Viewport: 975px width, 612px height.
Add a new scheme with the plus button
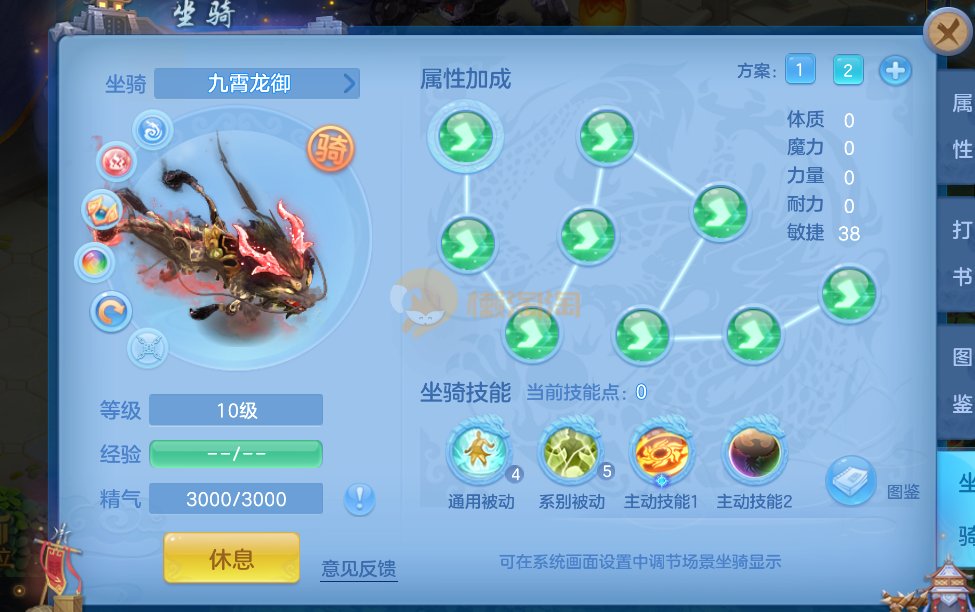pos(895,71)
